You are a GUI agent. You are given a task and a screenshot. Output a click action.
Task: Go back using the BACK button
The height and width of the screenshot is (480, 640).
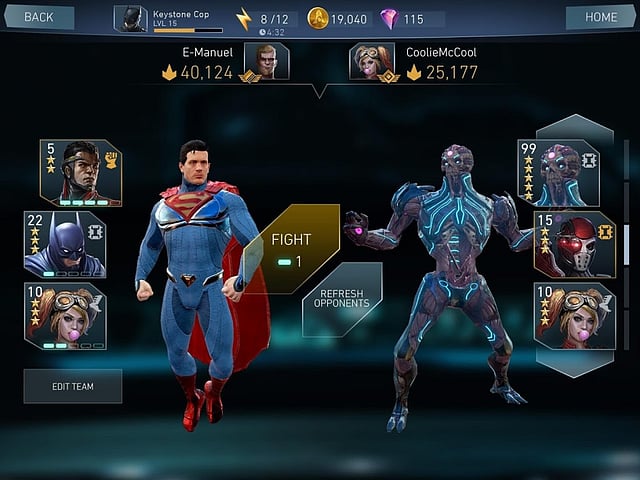pos(38,17)
